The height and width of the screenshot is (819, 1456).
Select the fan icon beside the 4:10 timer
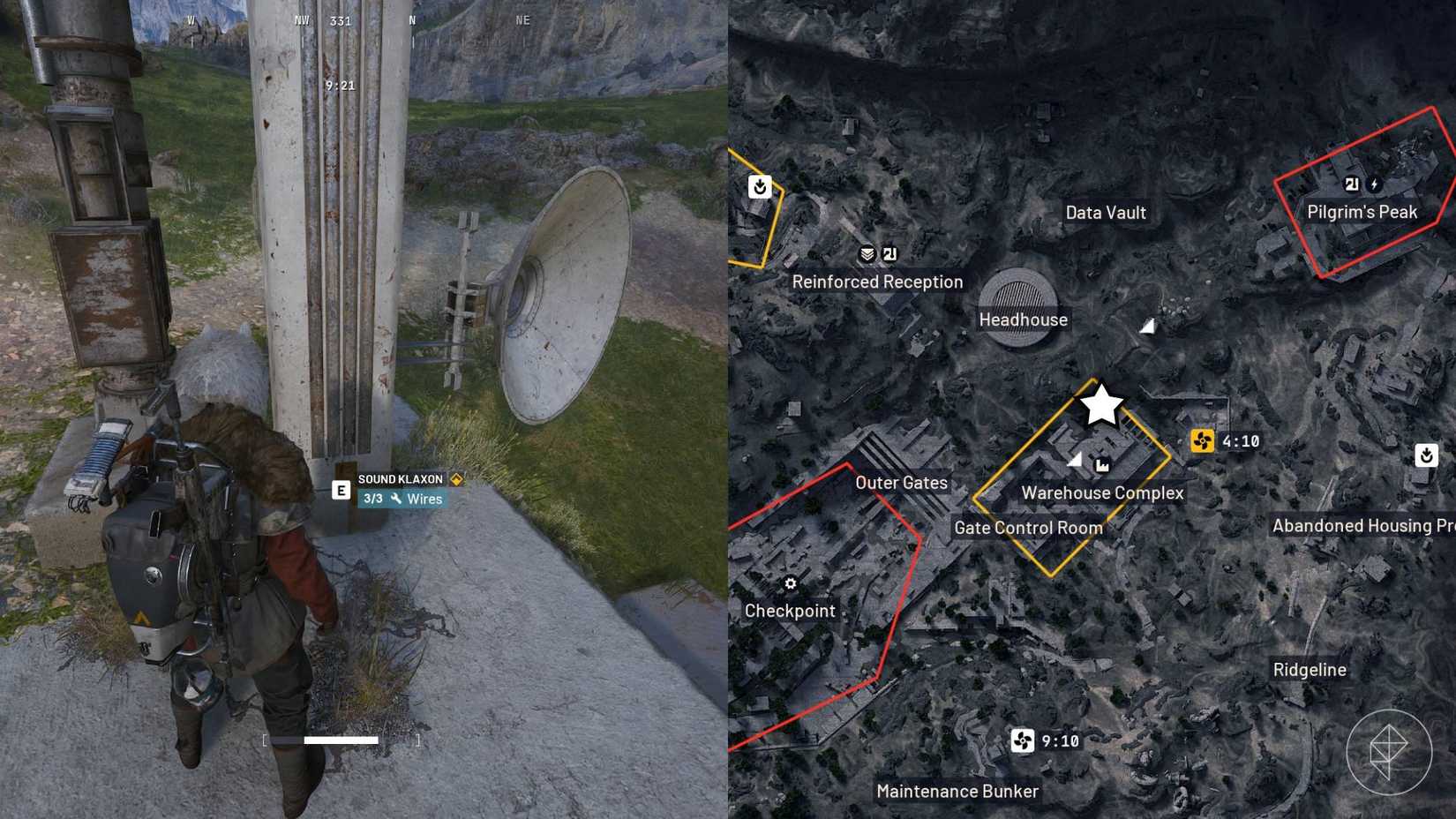click(x=1203, y=440)
